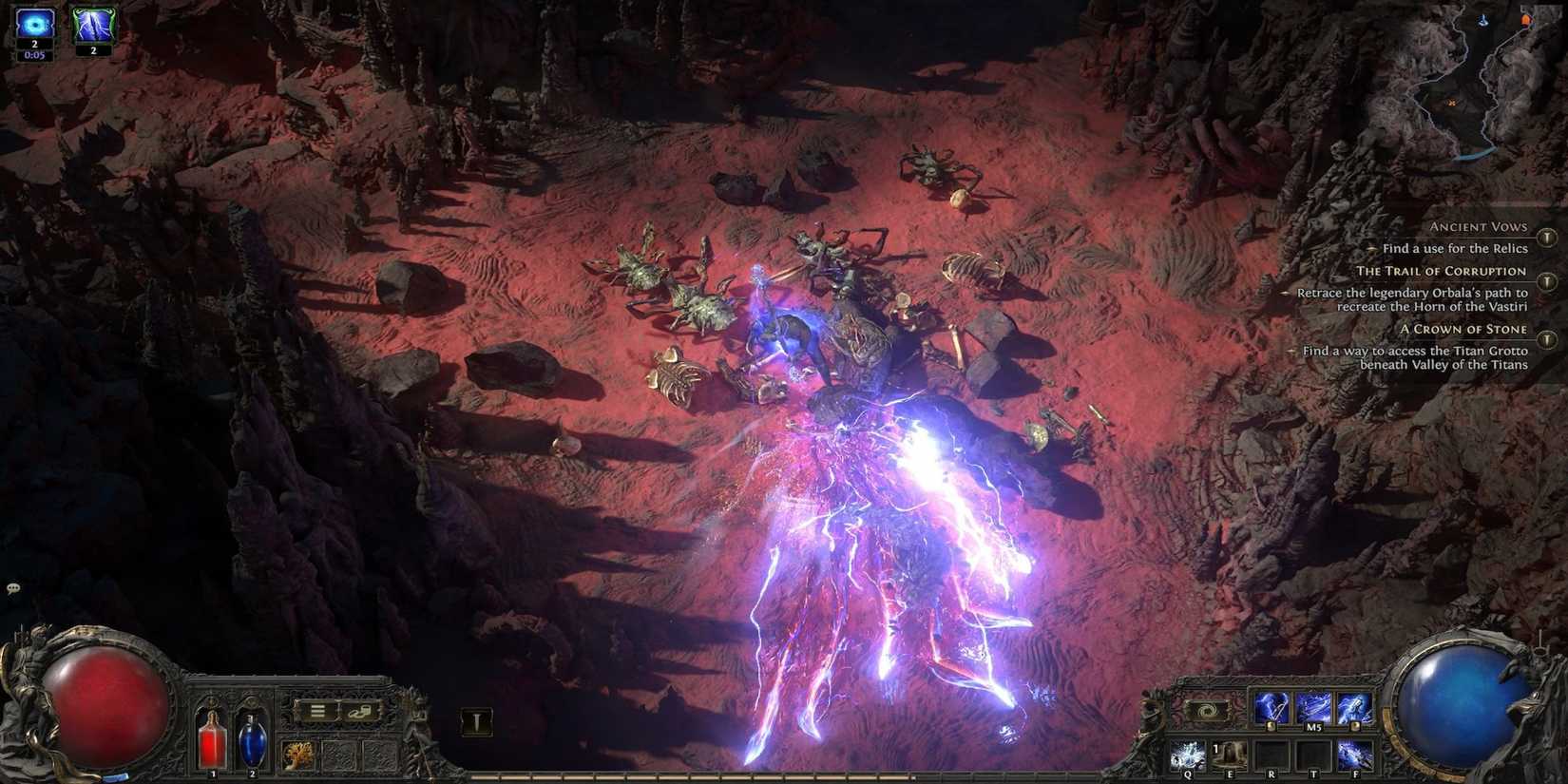The image size is (1568, 784).
Task: Select the Ancient Vows quest heading
Action: click(x=1478, y=226)
